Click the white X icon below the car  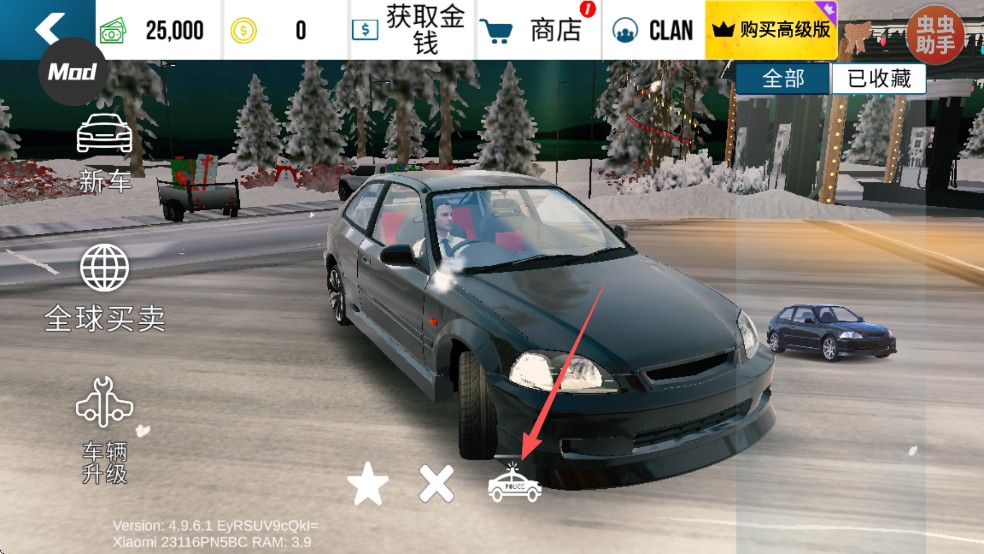point(436,485)
